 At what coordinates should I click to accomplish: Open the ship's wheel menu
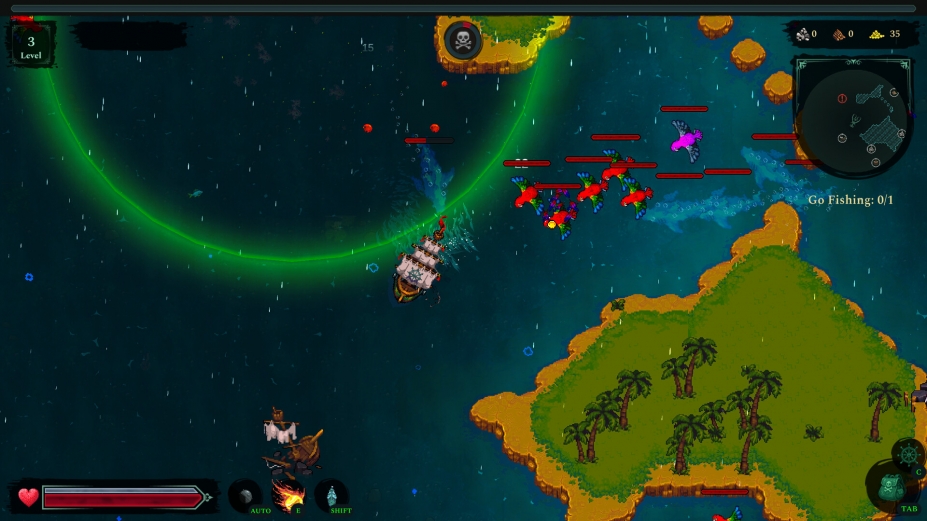(x=907, y=454)
